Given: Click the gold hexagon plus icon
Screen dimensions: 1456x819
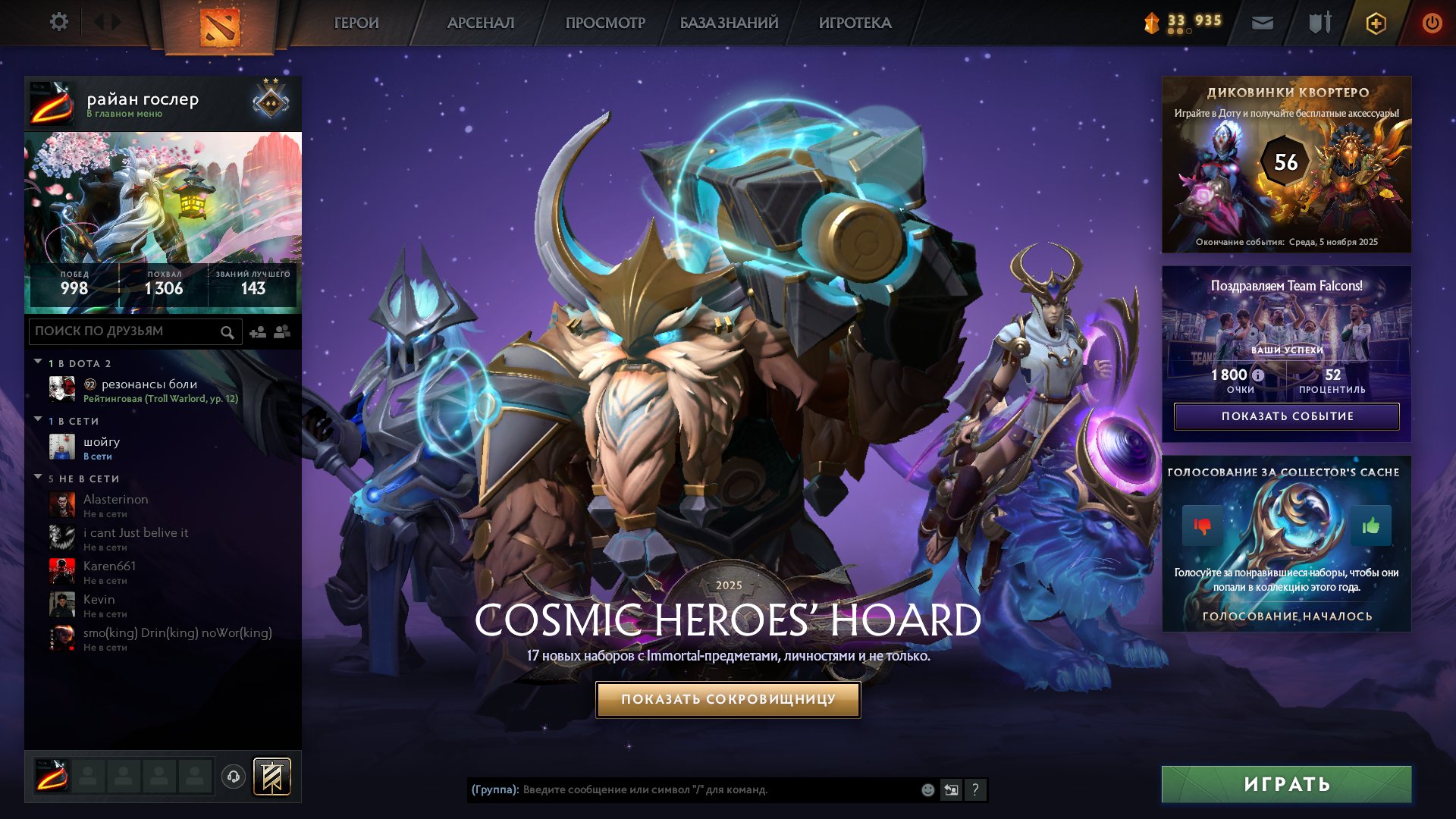Looking at the screenshot, I should pyautogui.click(x=1375, y=23).
